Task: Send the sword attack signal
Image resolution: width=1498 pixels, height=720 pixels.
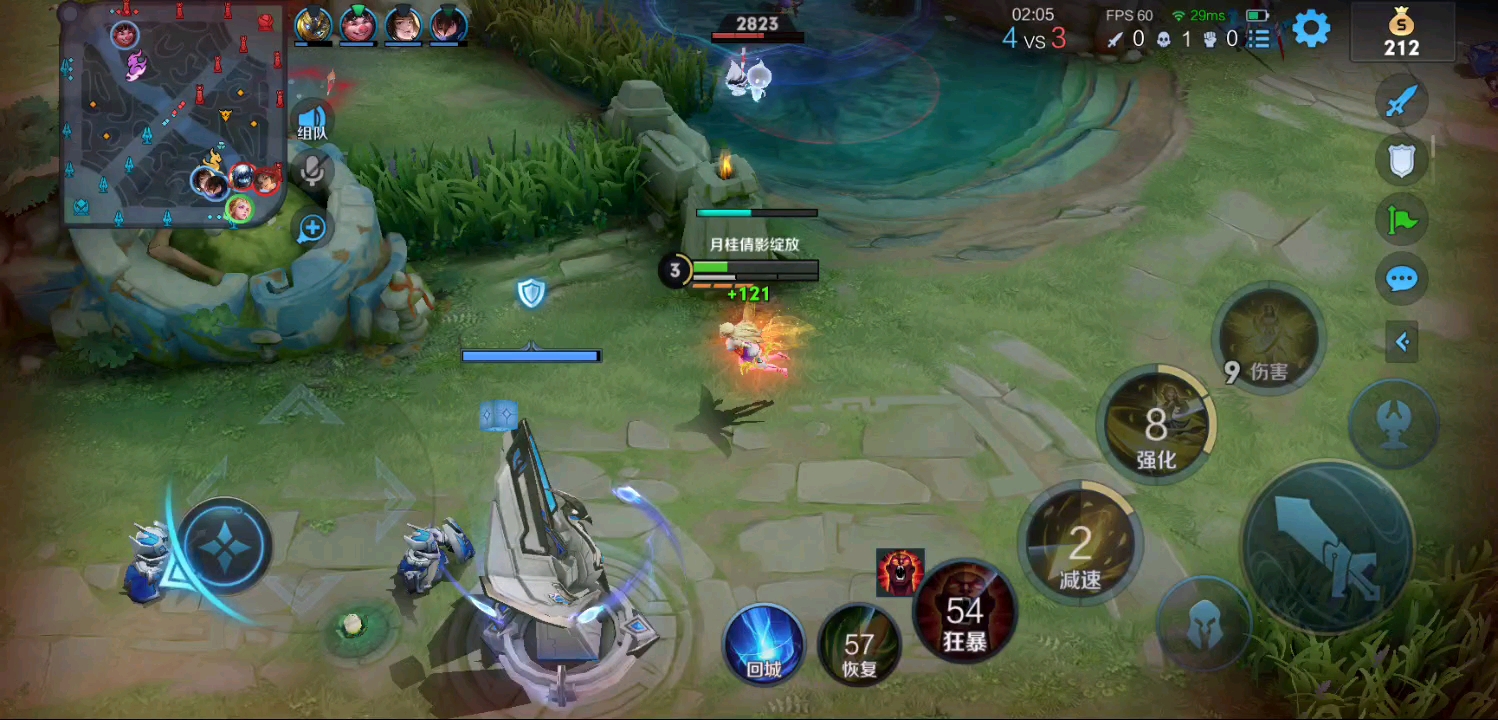Action: [1401, 102]
